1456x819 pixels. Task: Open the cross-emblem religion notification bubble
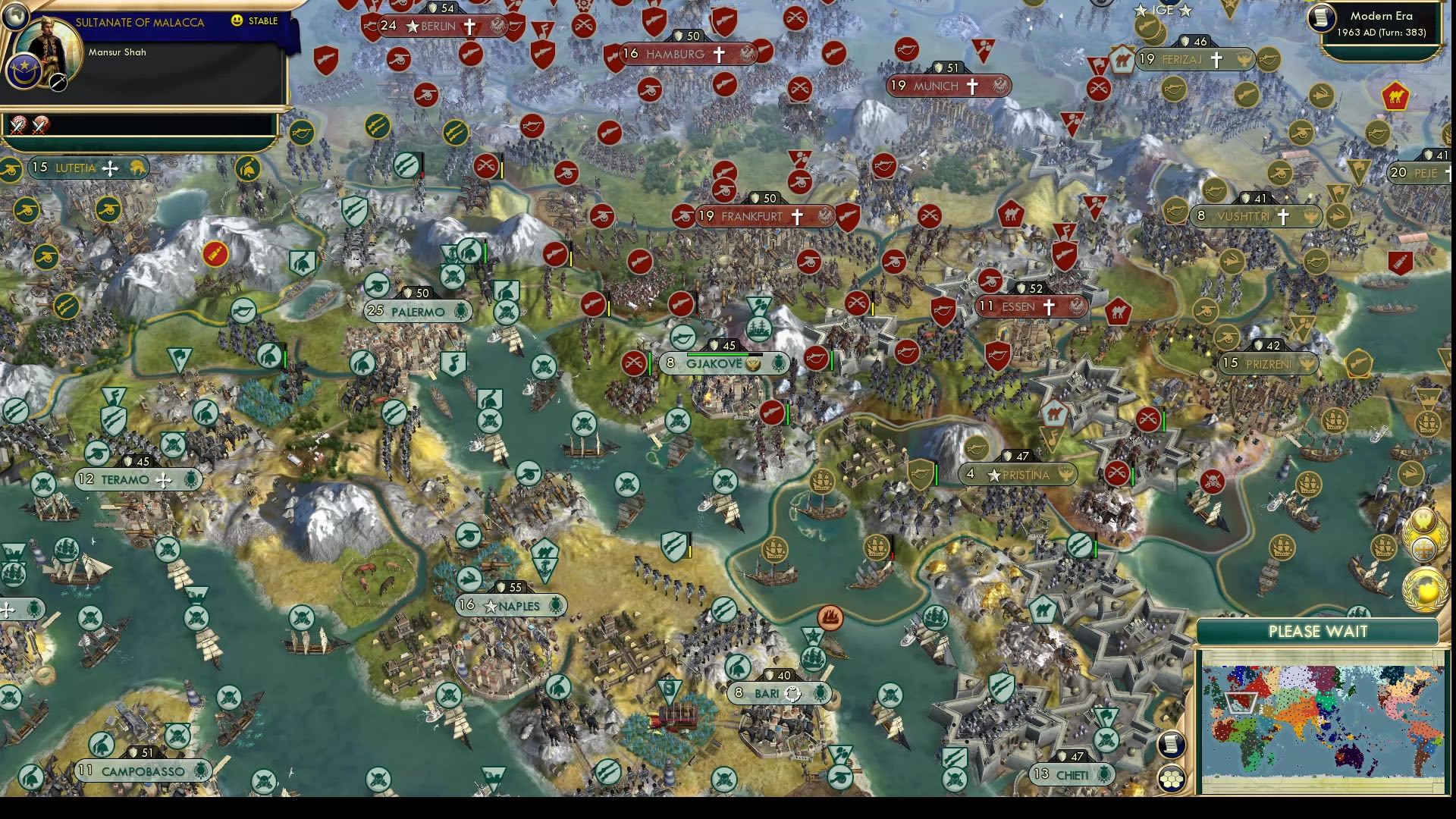1423,549
